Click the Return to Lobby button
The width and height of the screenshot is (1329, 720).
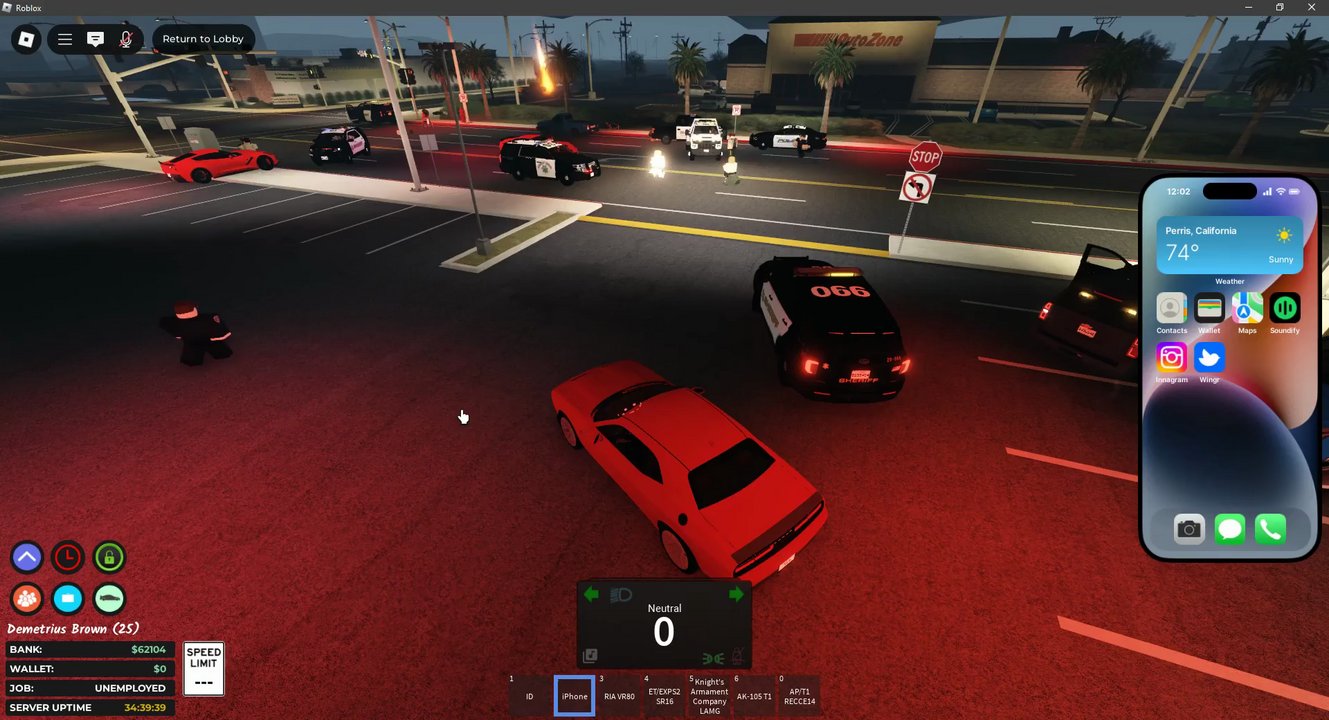[x=203, y=39]
